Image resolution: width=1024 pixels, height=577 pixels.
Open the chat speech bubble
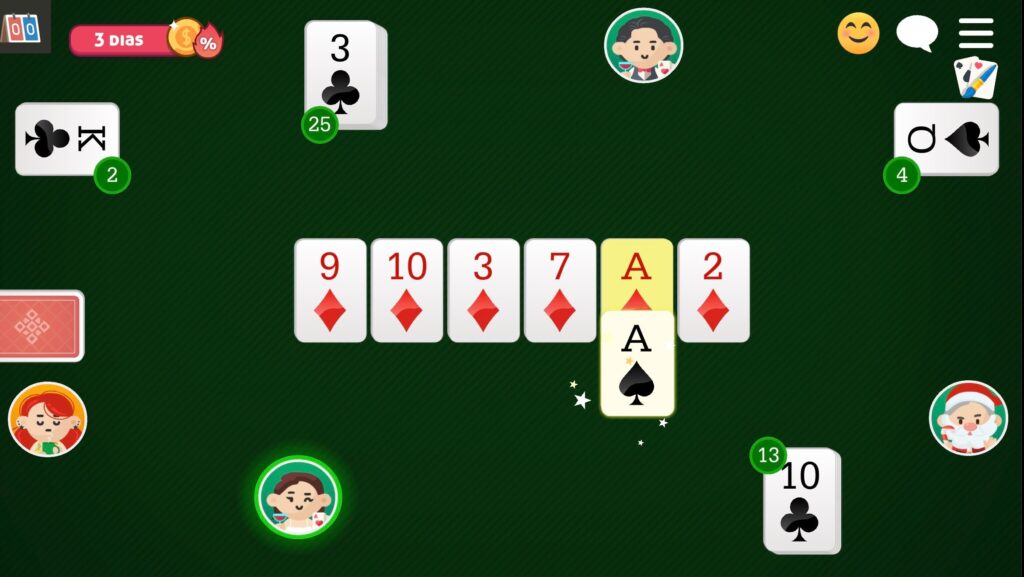coord(916,33)
